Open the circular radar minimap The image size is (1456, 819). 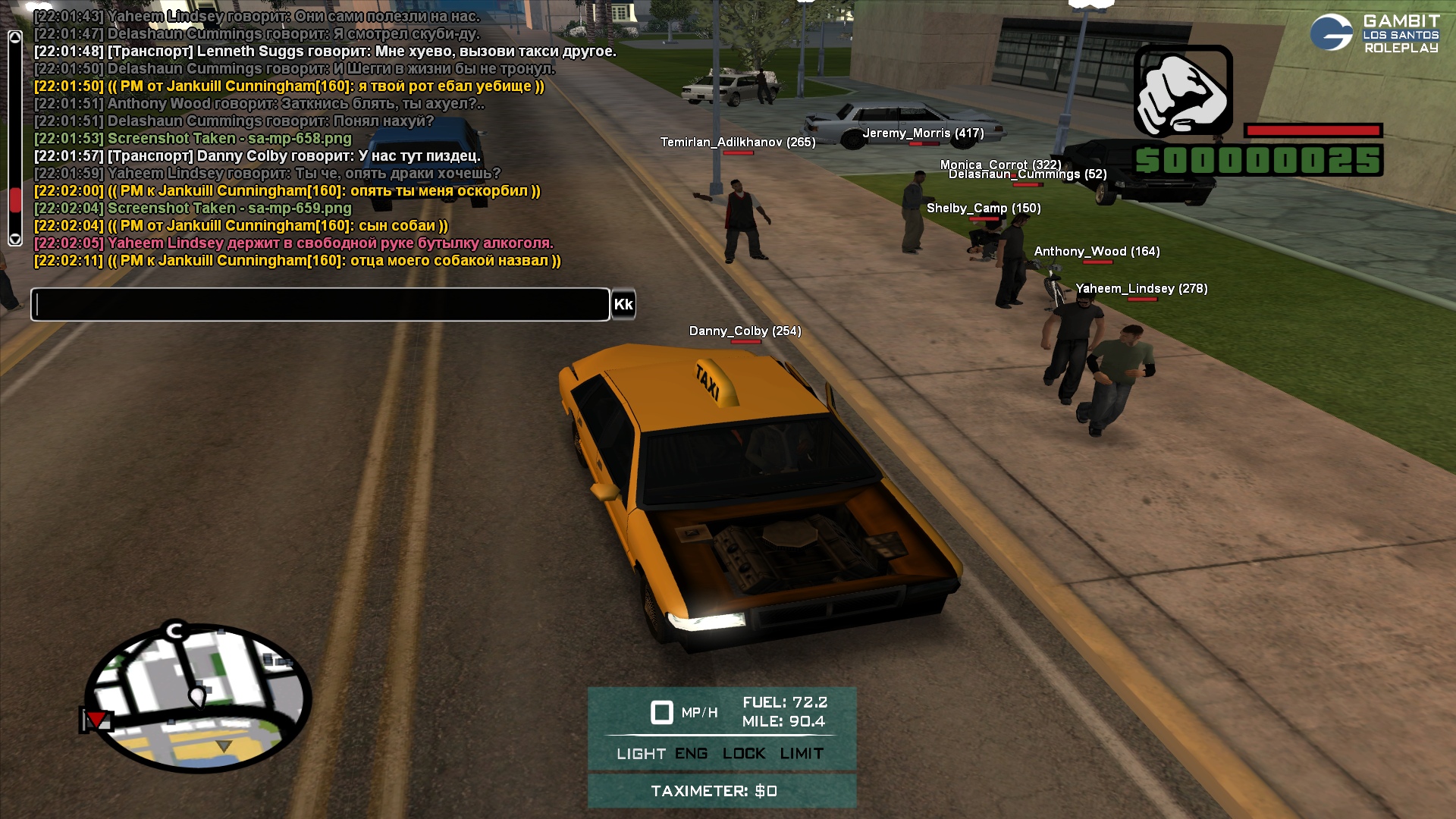(x=198, y=698)
